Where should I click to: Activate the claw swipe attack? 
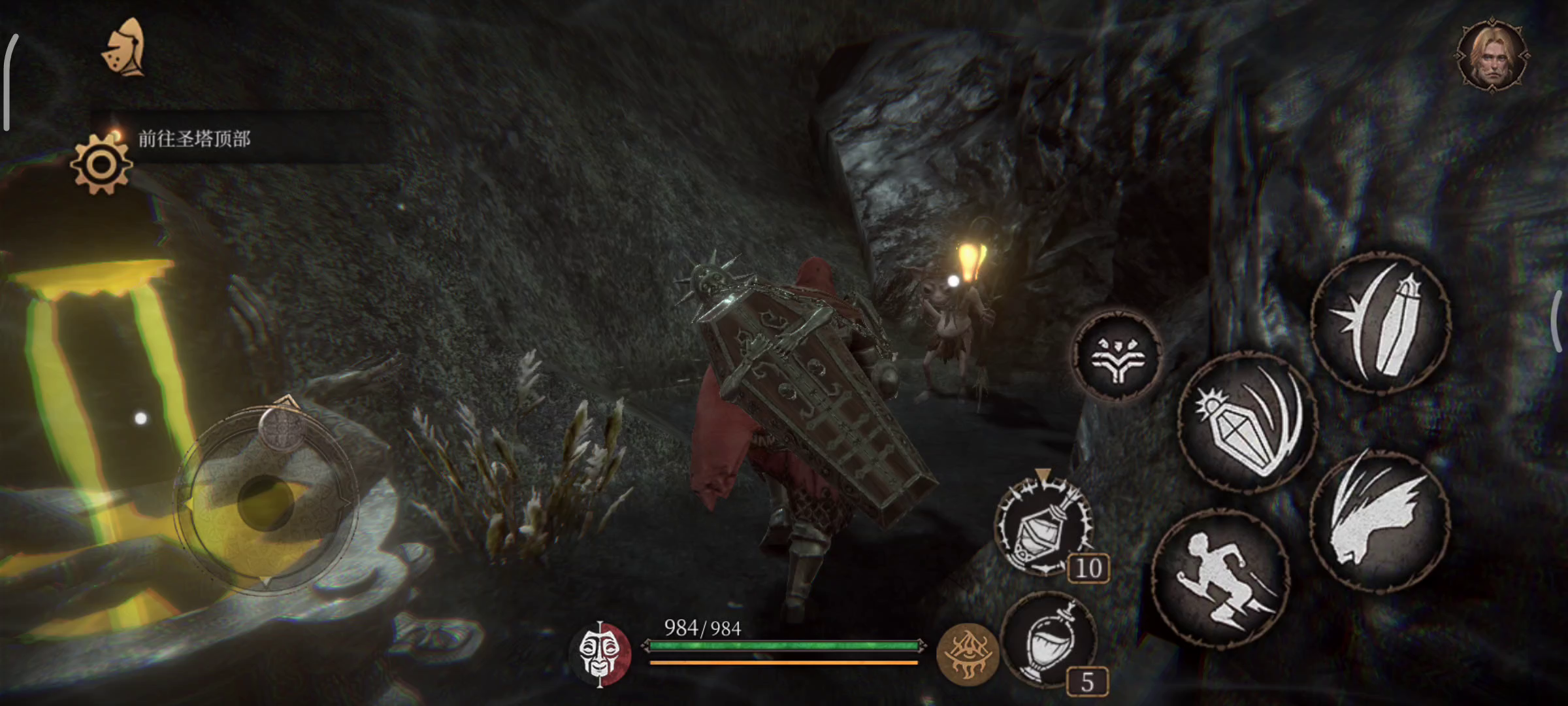pos(1380,520)
